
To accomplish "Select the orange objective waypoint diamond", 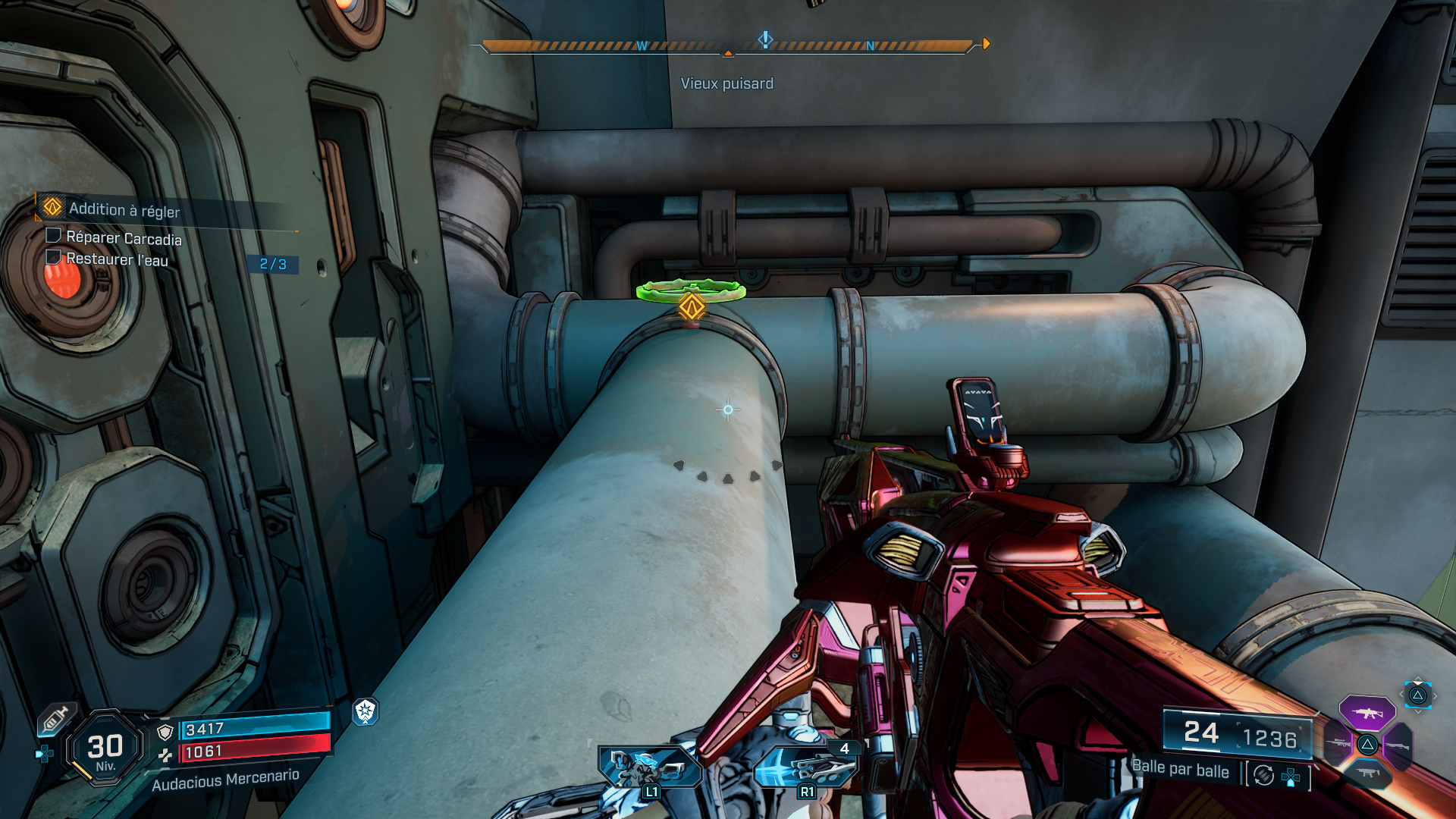I will click(x=692, y=307).
